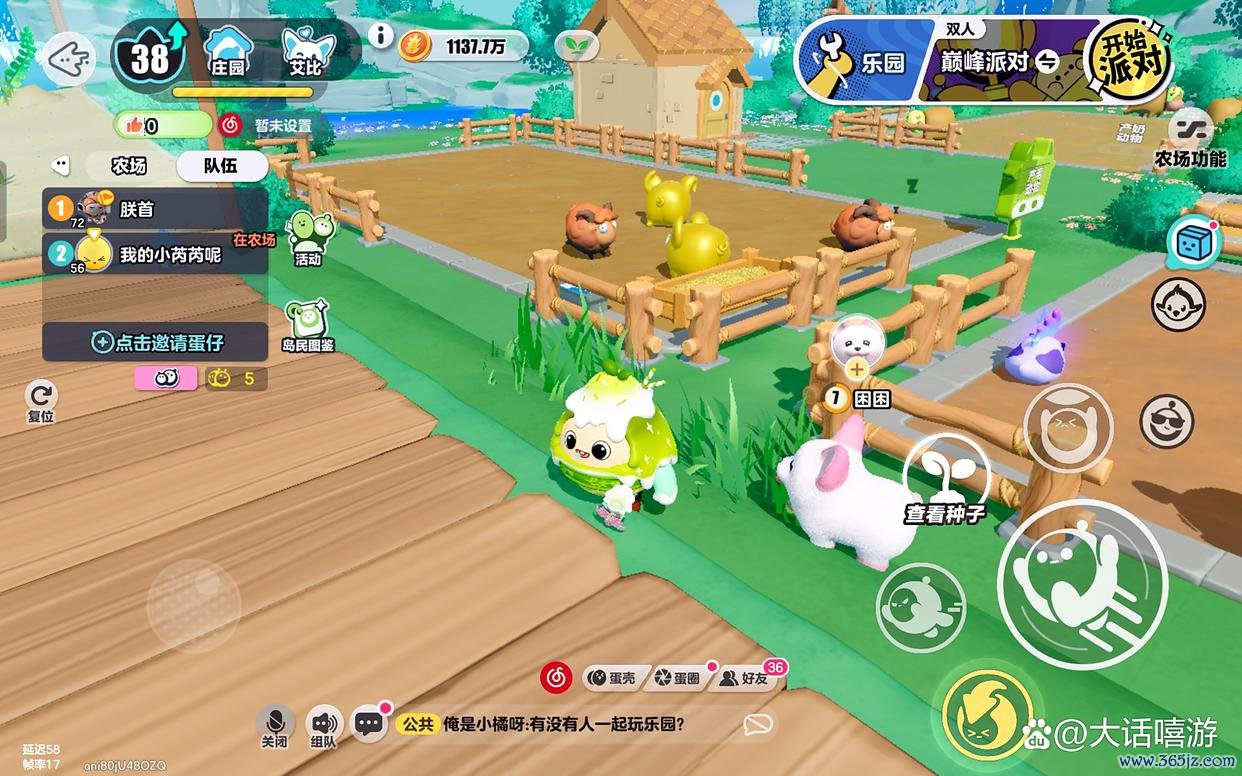Open the 蛋壳 tab

(x=612, y=678)
